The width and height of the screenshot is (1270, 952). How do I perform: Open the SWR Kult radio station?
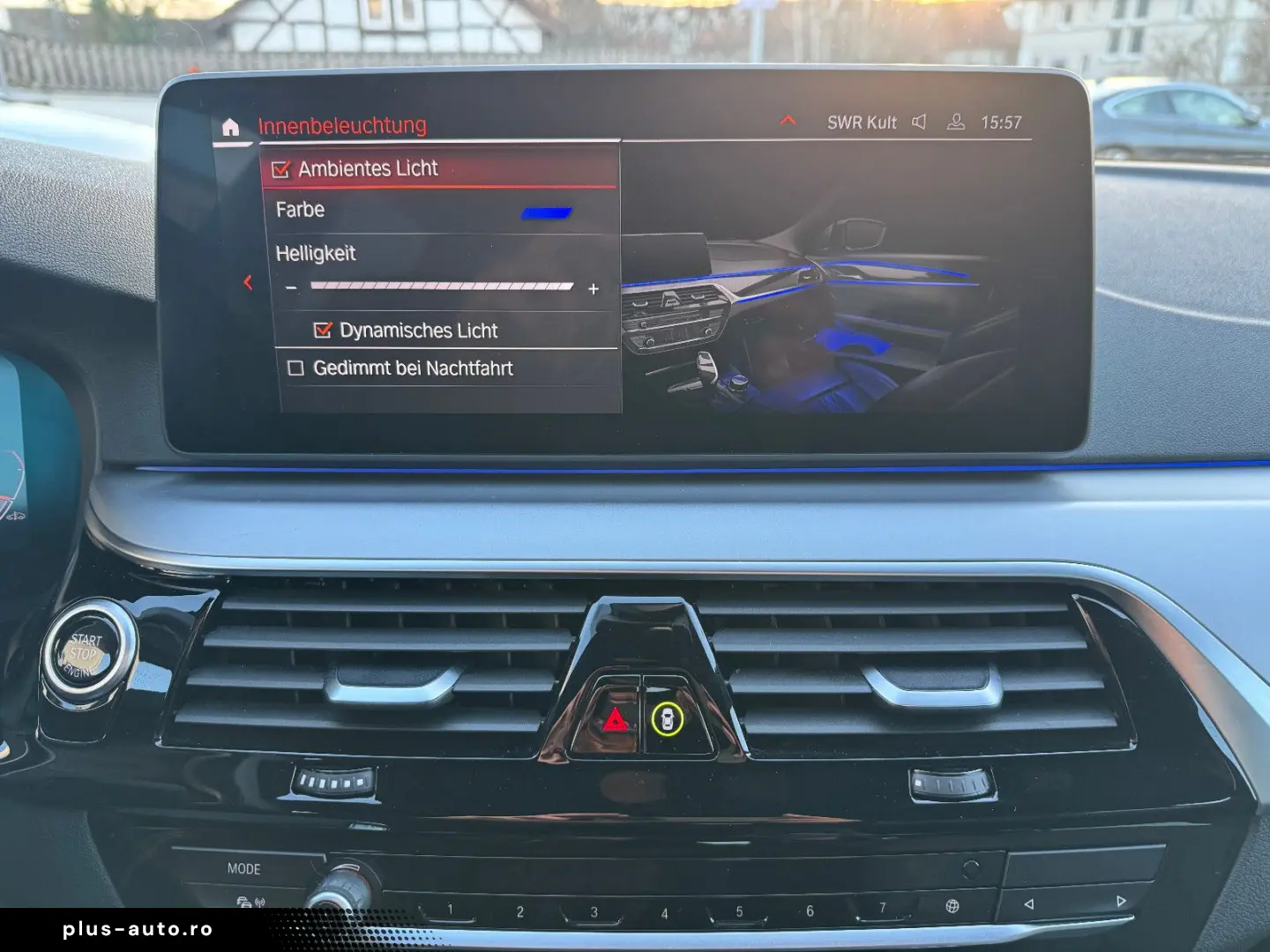tap(861, 123)
